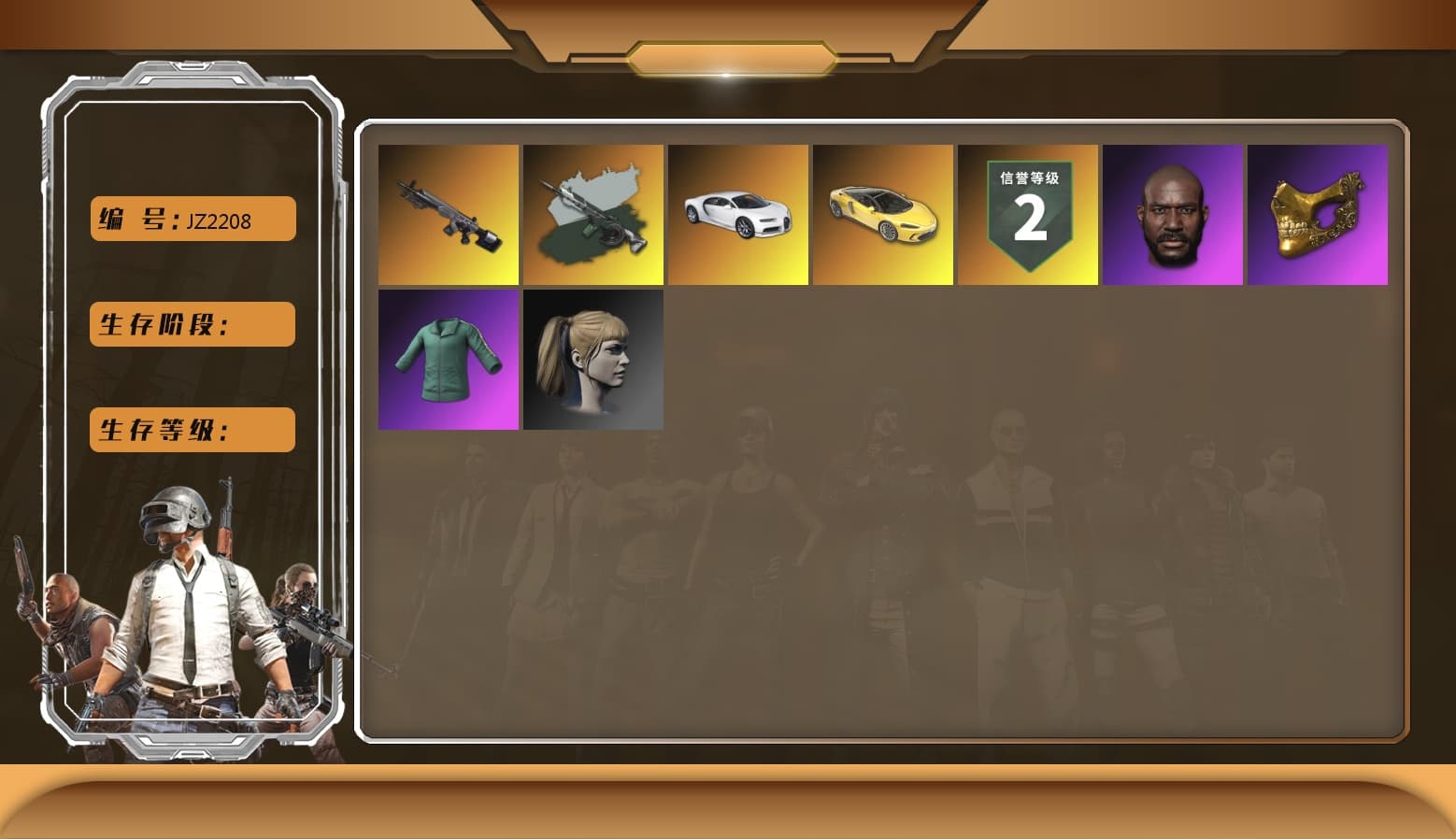Click the 生存等级 survival level field
Screen dimensions: 1456x839
coord(192,430)
